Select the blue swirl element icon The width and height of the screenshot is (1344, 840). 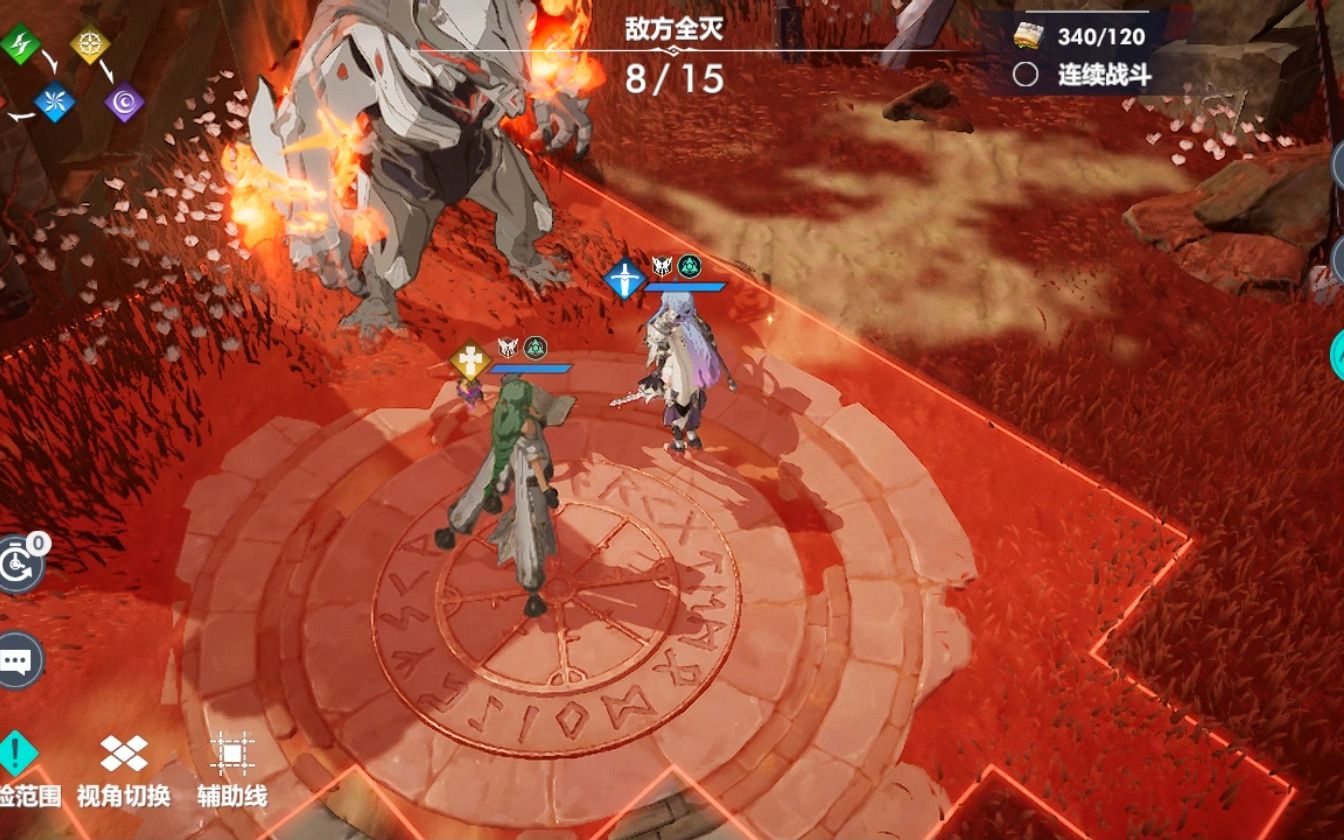(54, 102)
